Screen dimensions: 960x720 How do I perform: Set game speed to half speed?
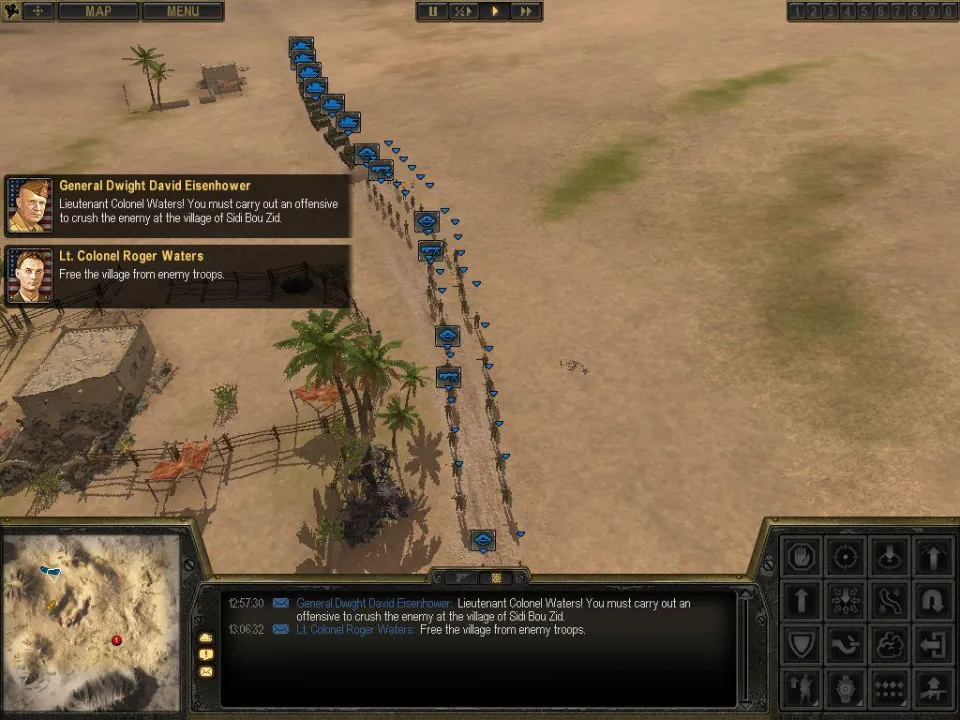tap(463, 11)
